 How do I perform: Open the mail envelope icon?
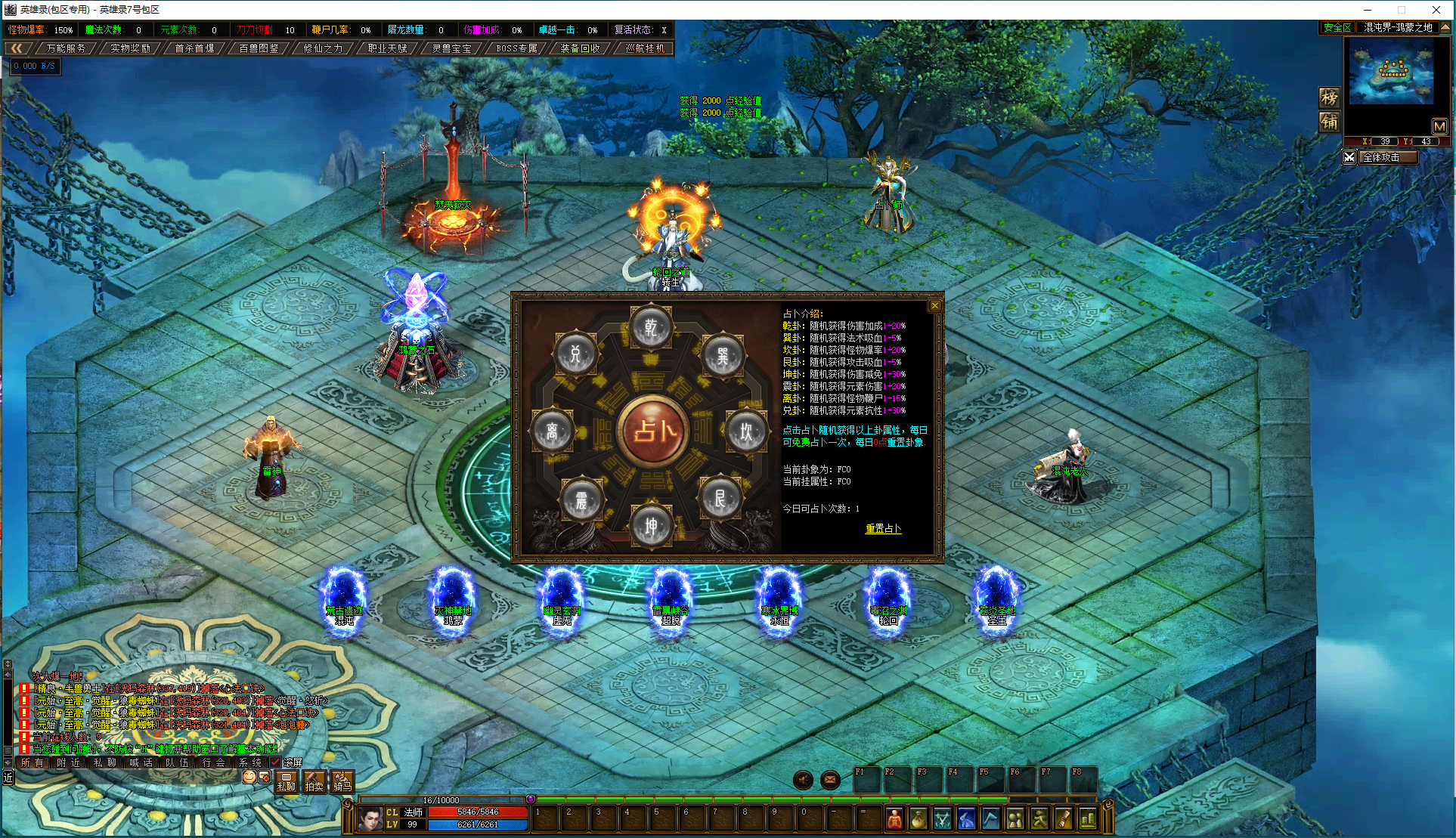pyautogui.click(x=830, y=780)
